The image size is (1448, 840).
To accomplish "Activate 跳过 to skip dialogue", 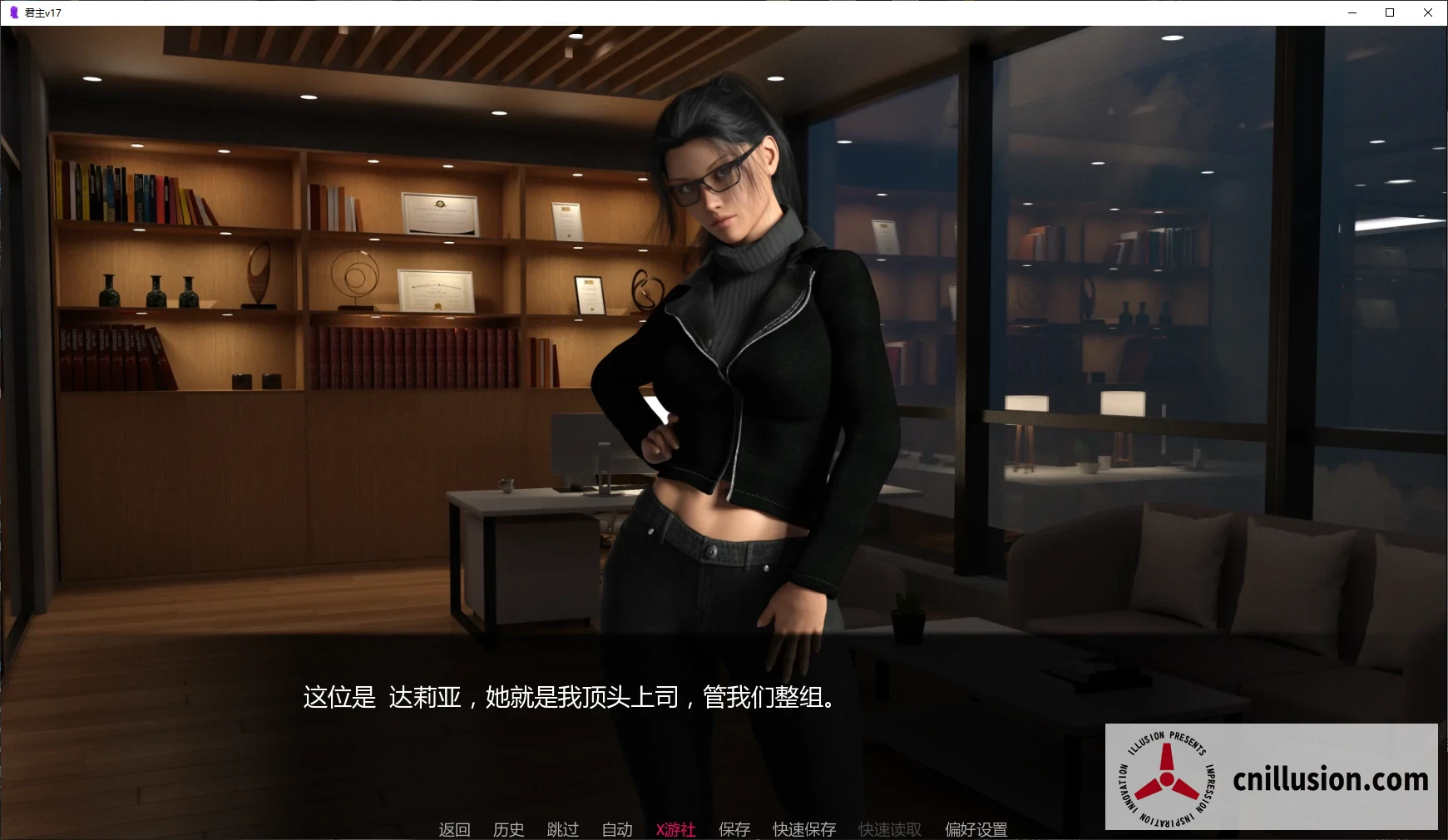I will pyautogui.click(x=562, y=829).
